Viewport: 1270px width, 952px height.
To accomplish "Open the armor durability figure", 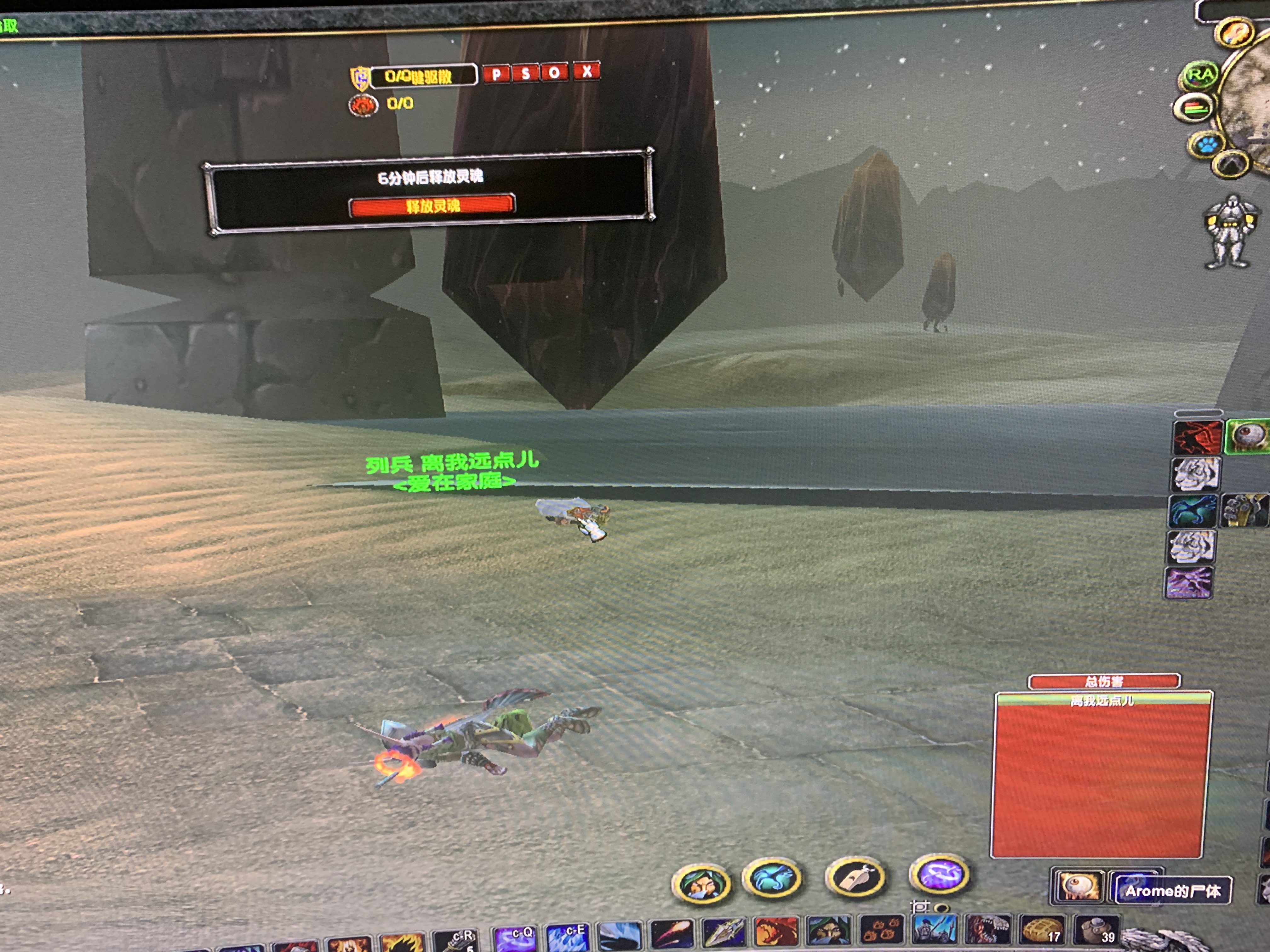I will [1230, 232].
